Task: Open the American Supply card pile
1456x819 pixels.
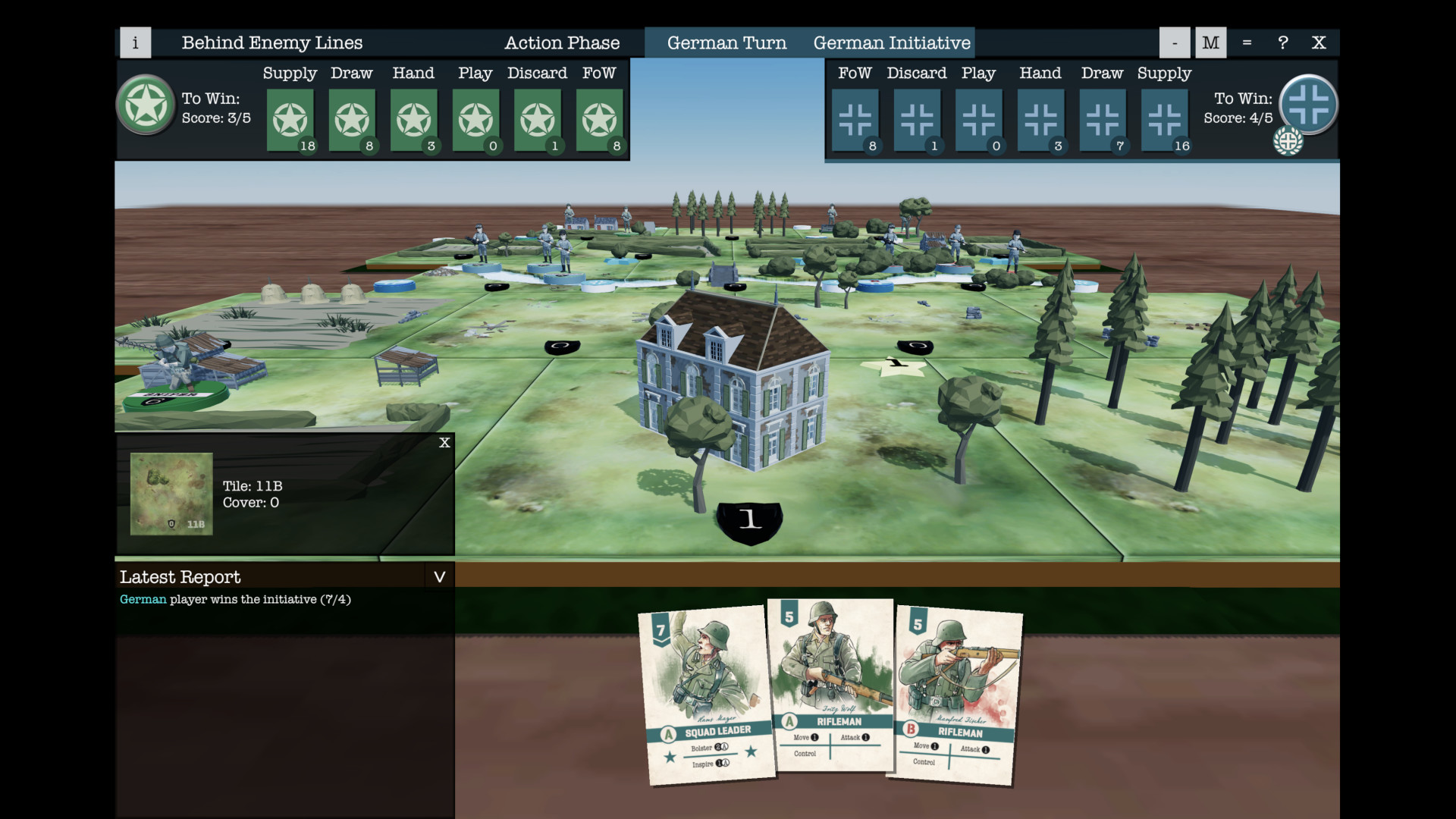Action: point(290,119)
